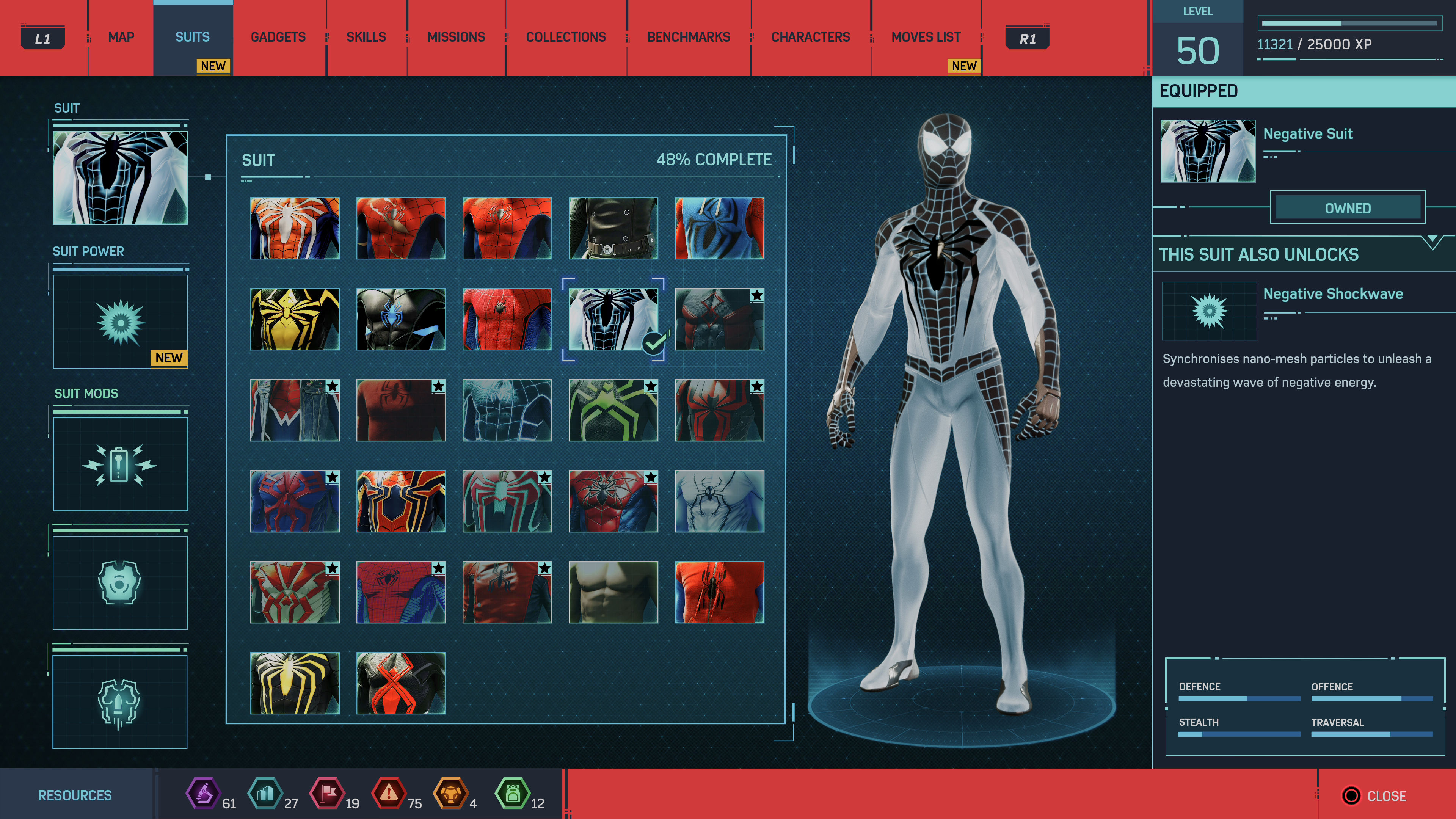This screenshot has height=819, width=1456.
Task: Open the Suit Power slot
Action: pyautogui.click(x=120, y=322)
